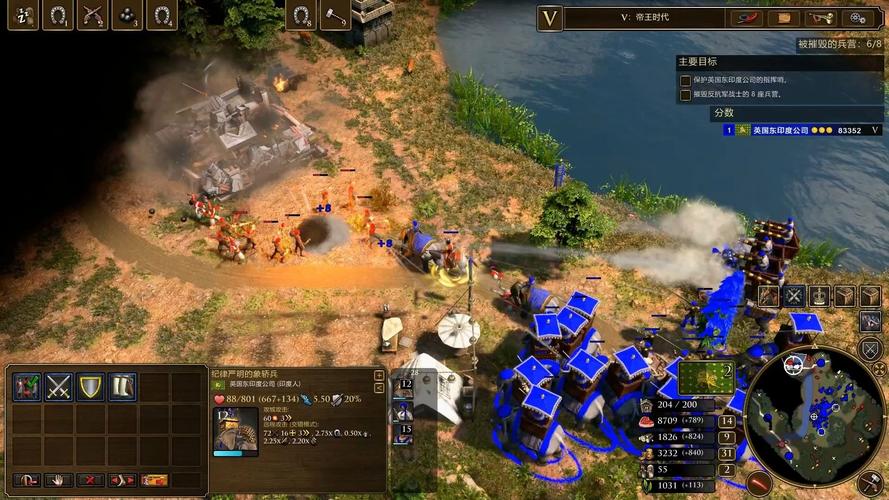Screen dimensions: 889x500
Task: Select the Age V Roman numeral emblem
Action: (x=548, y=17)
